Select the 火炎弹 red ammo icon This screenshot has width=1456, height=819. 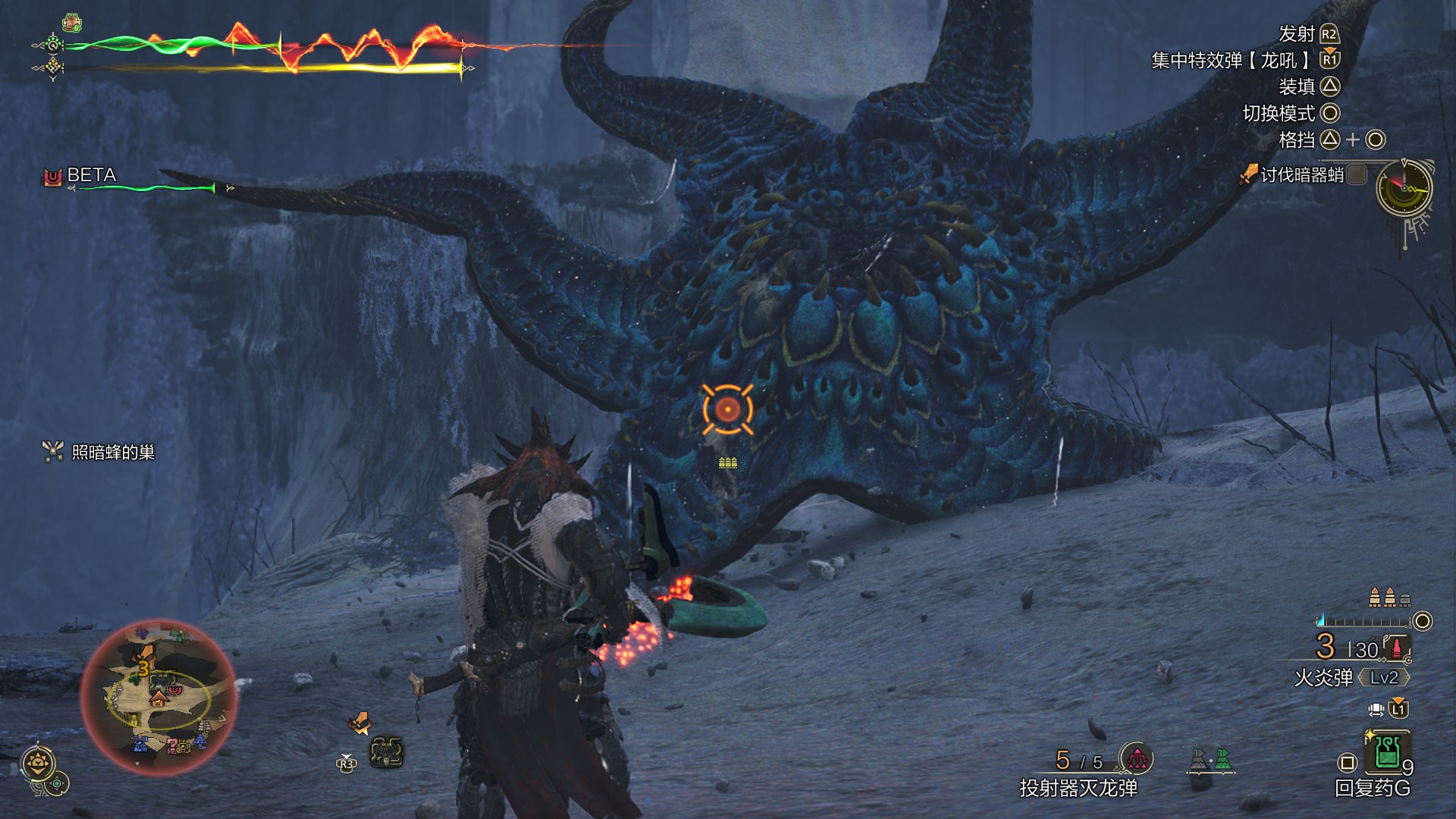1397,648
